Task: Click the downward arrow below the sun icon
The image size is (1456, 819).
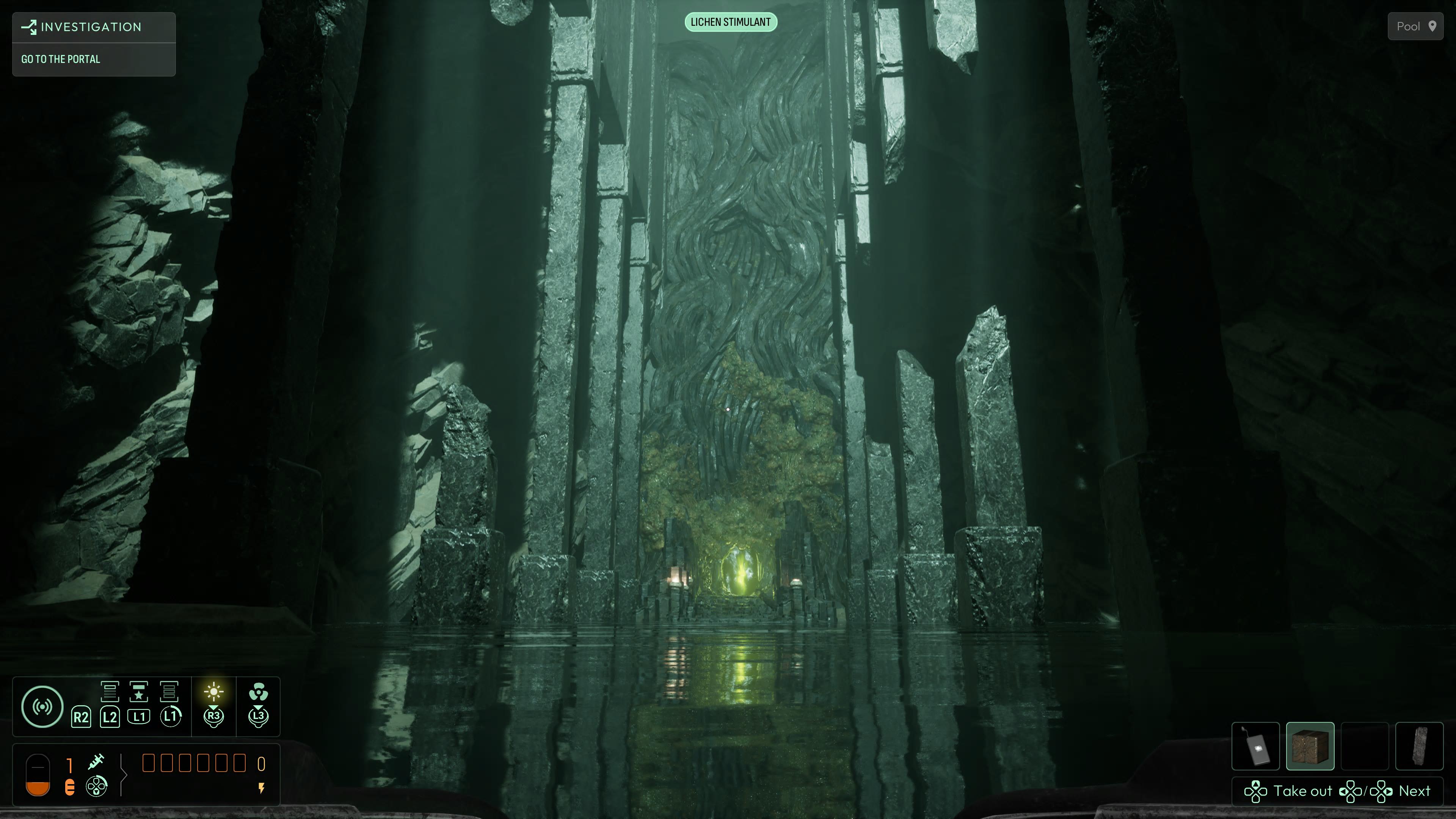Action: click(x=213, y=707)
